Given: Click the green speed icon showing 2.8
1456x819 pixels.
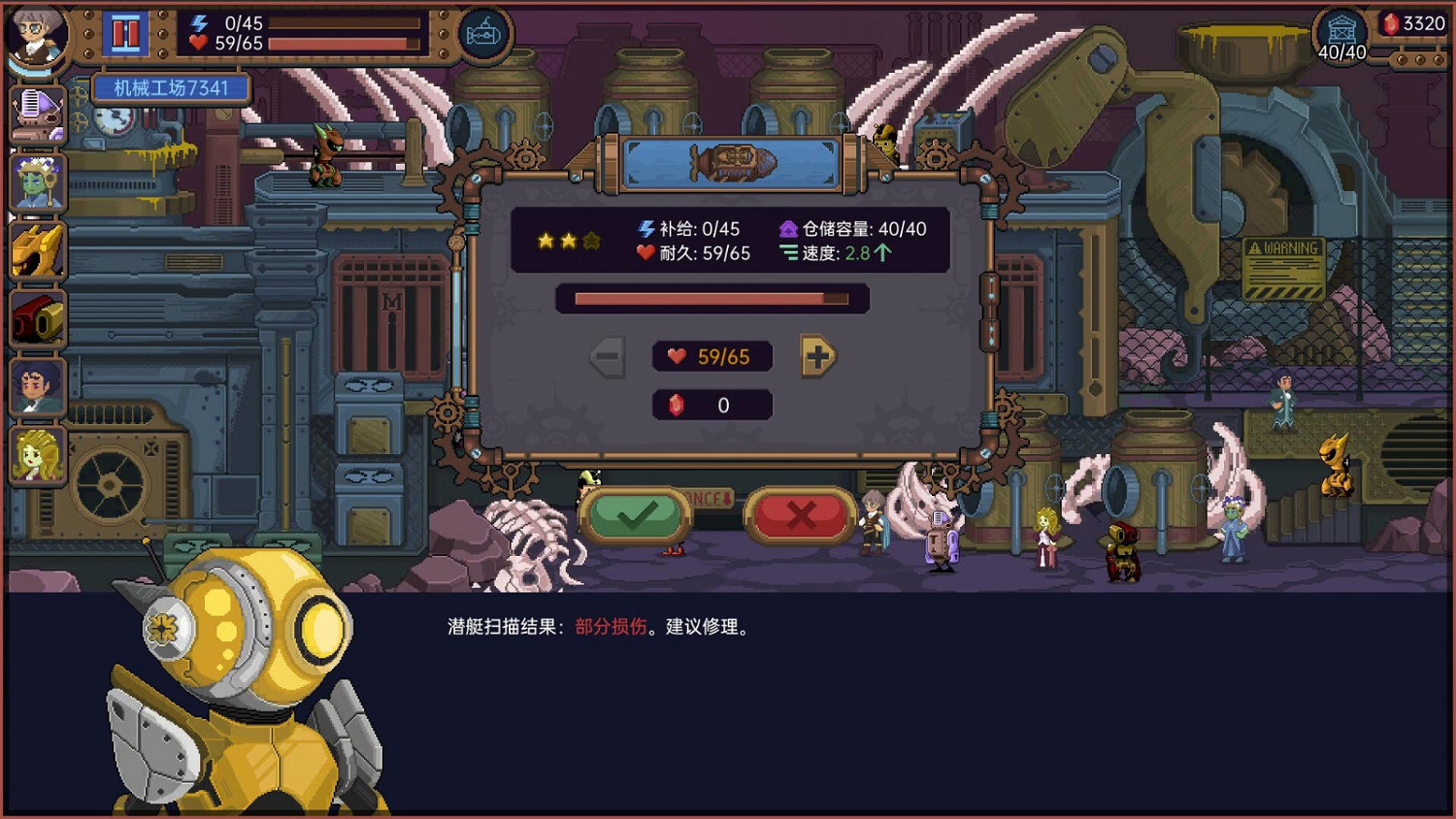Looking at the screenshot, I should click(787, 254).
